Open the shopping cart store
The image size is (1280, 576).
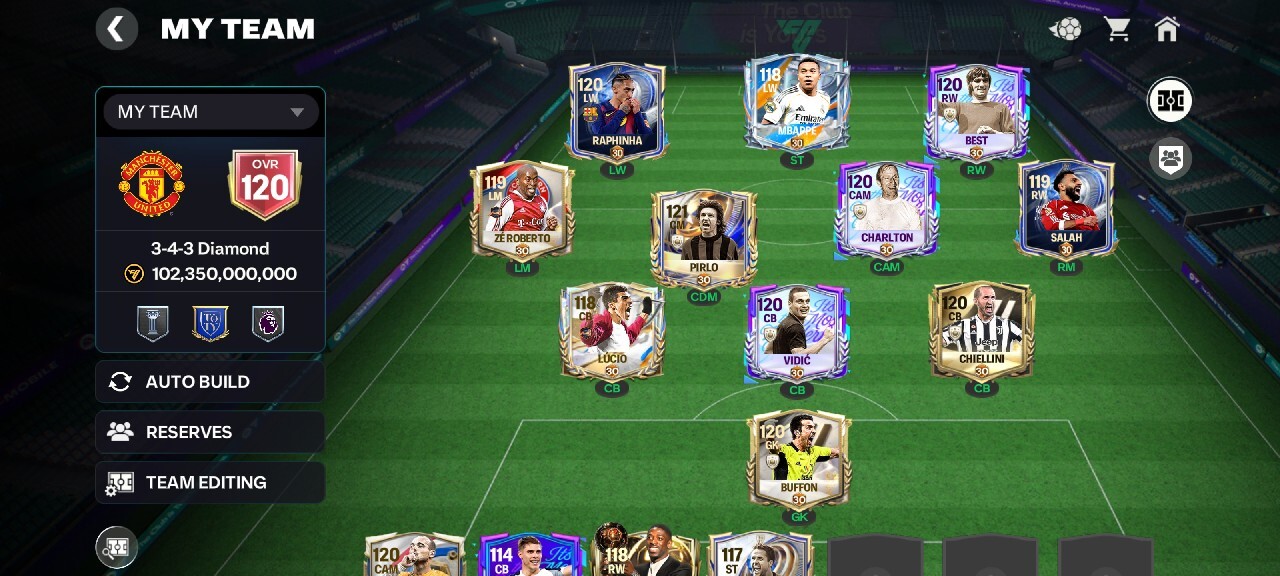[1117, 29]
